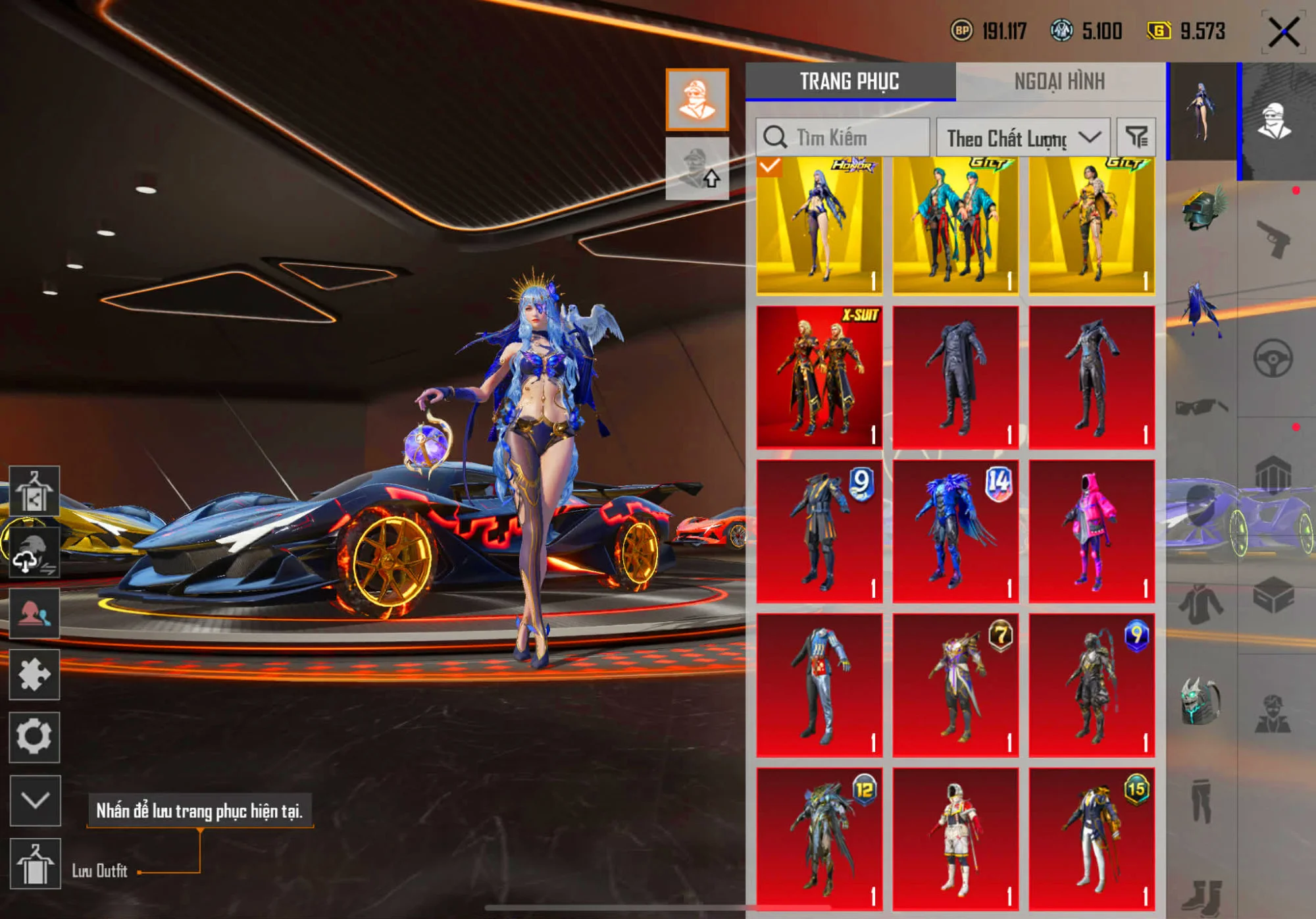
Task: Open the steering wheel vehicle category
Action: [x=1273, y=358]
